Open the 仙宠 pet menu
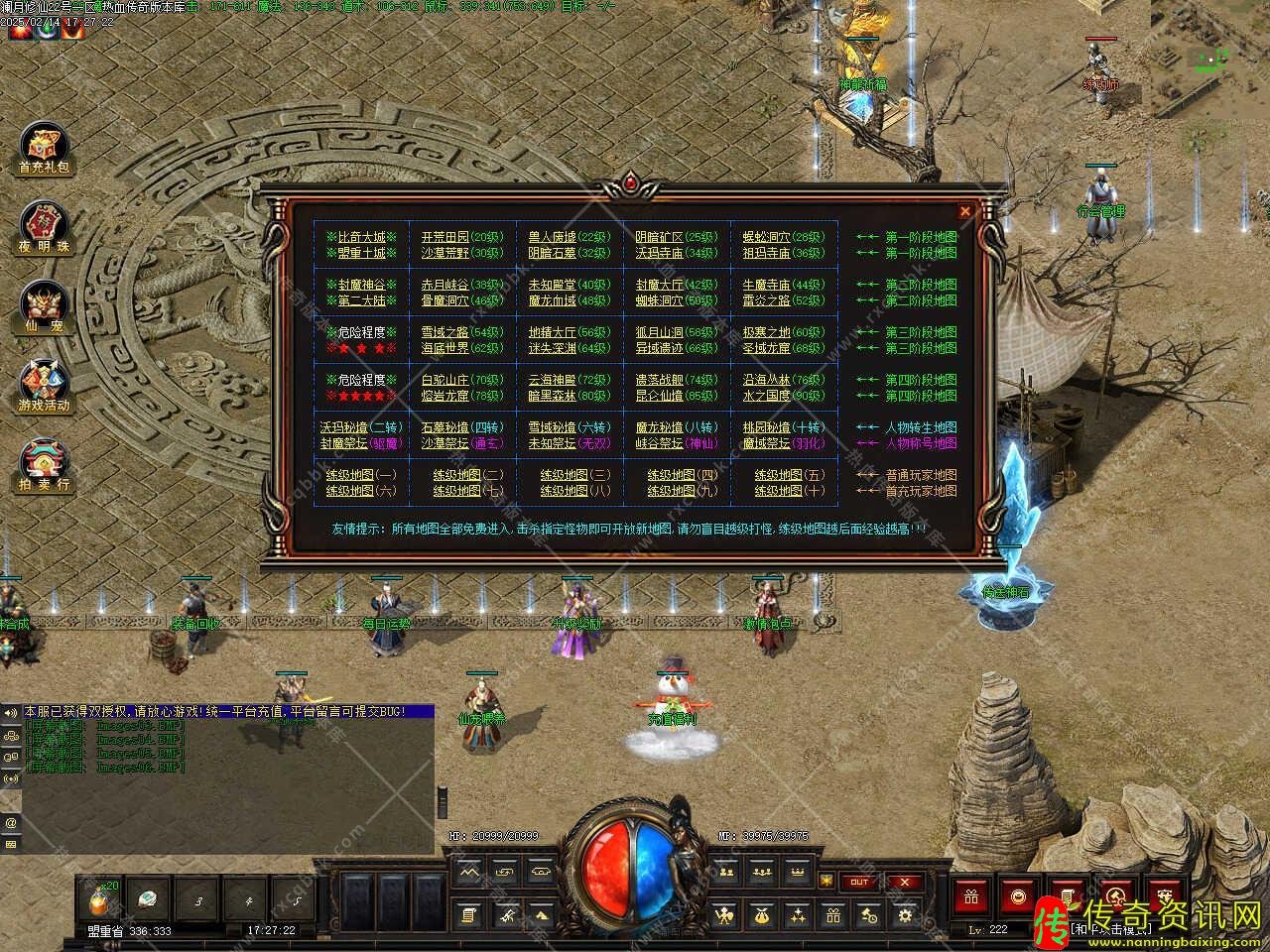The width and height of the screenshot is (1270, 952). [44, 307]
